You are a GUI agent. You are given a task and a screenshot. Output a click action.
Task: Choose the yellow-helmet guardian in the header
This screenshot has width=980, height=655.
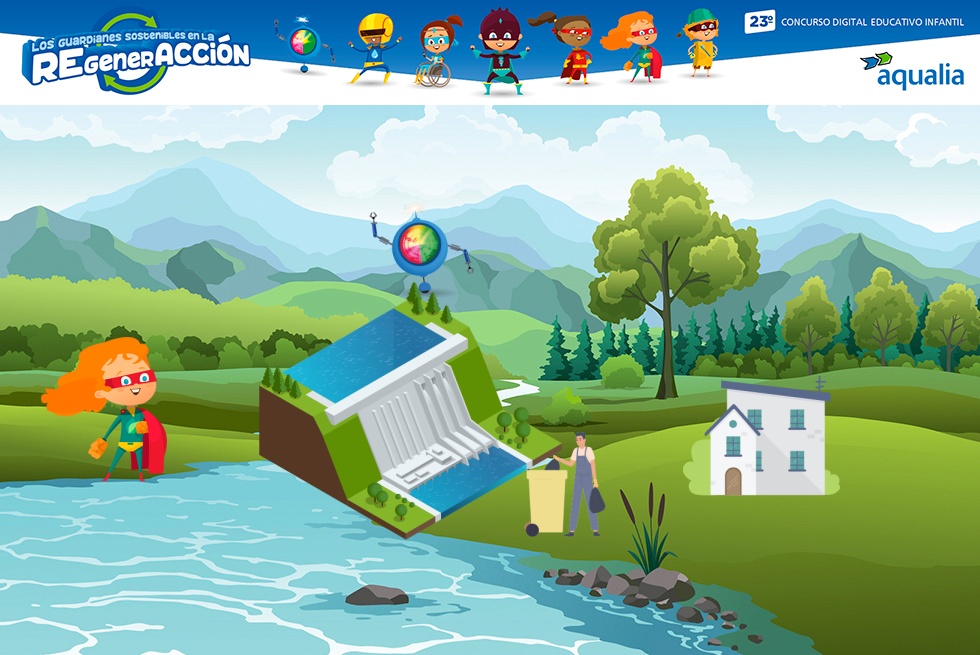coord(372,47)
